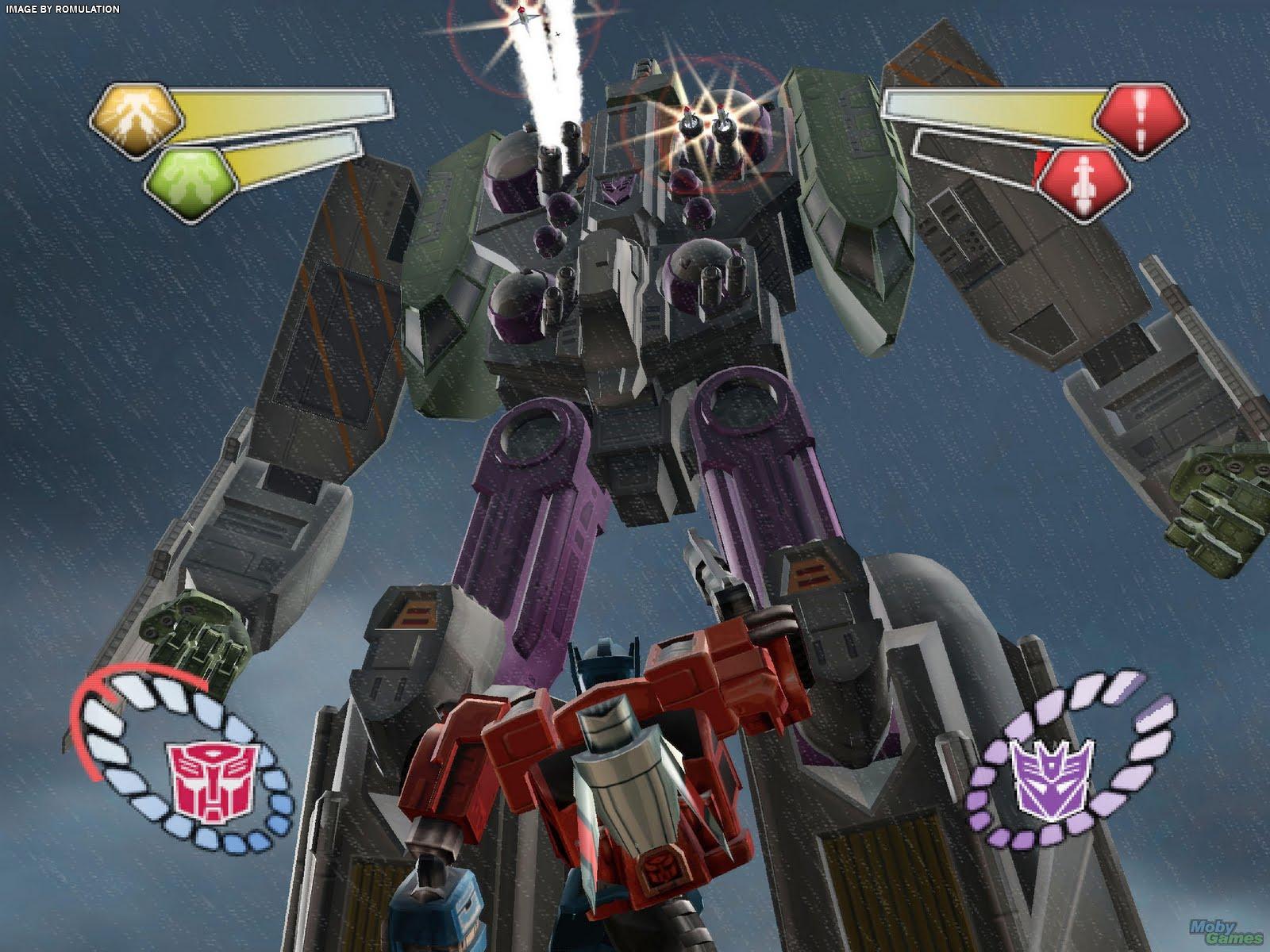
Task: Click the gold pentagon weapon icon
Action: (x=136, y=117)
